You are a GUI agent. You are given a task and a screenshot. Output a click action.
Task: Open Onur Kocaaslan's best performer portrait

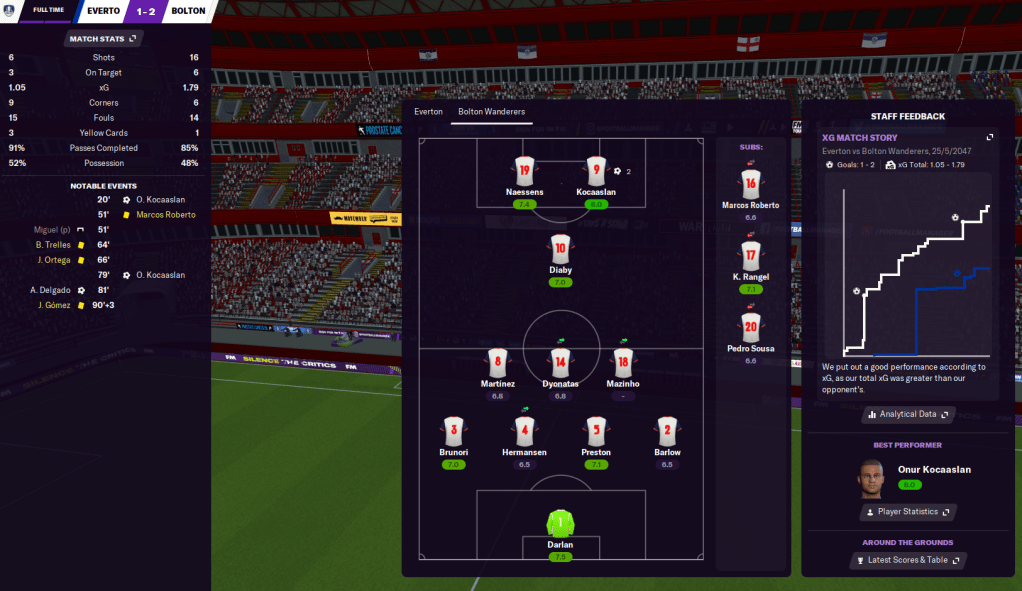(x=872, y=479)
